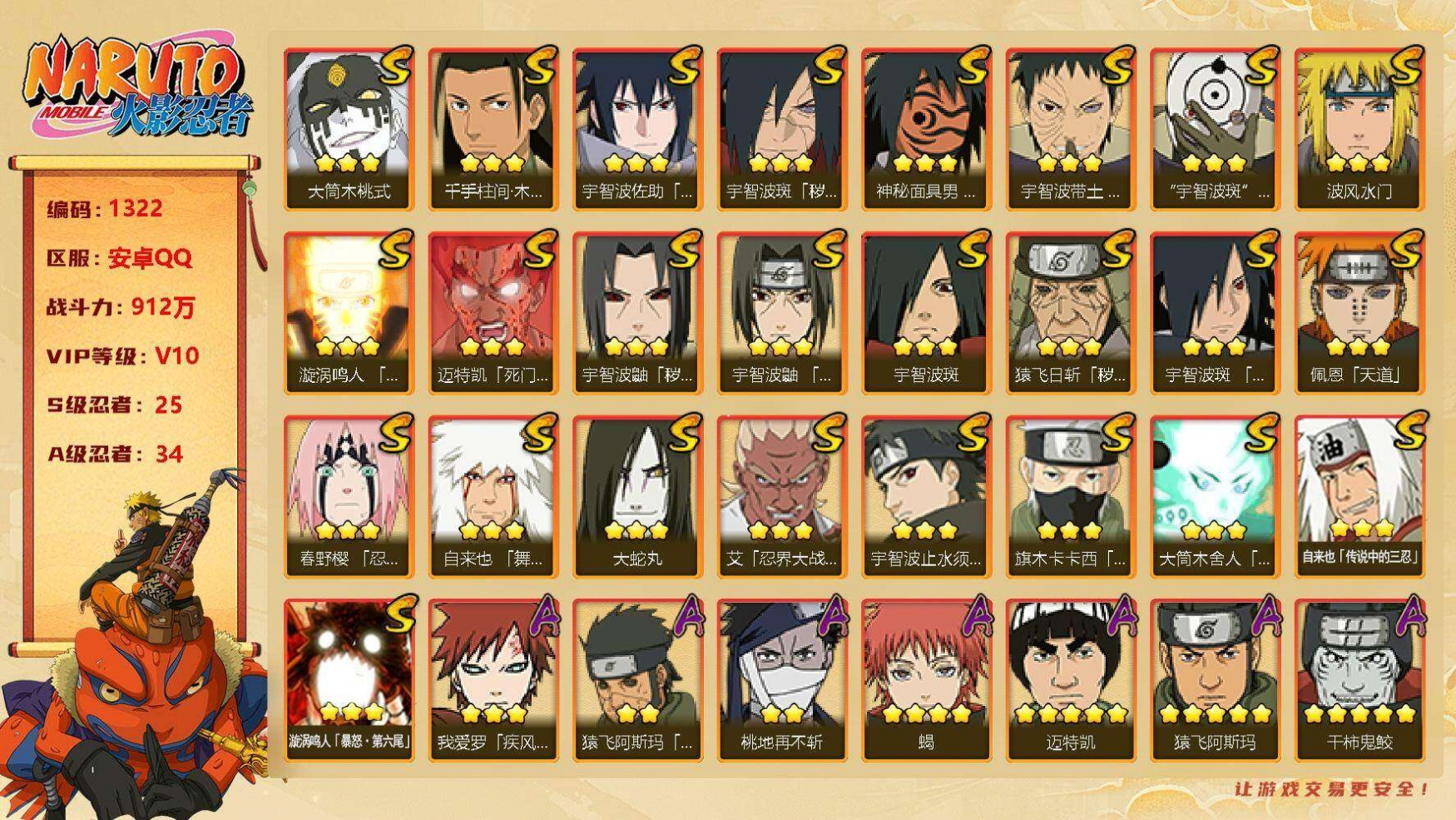Choose the 自来也「传说中的三忍」 card
1456x820 pixels.
1359,495
